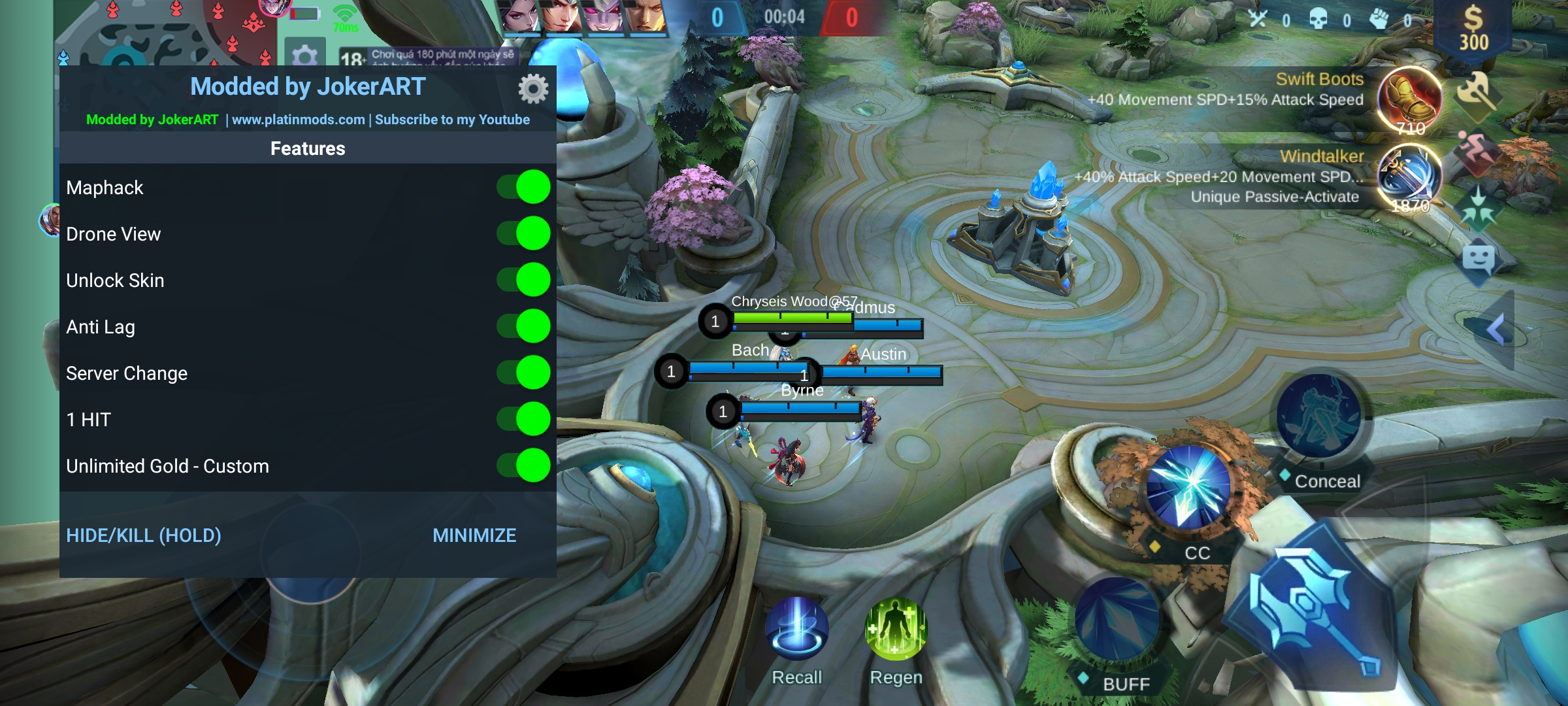Image resolution: width=1568 pixels, height=706 pixels.
Task: Activate the CC skill
Action: (x=1189, y=487)
